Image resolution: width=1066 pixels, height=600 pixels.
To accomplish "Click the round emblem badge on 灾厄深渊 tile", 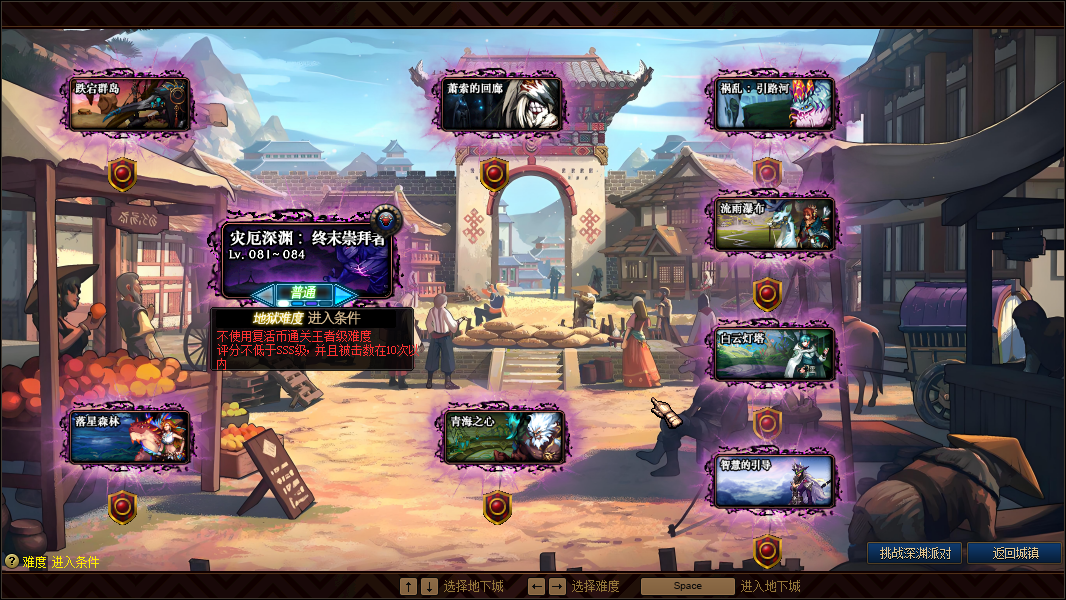I will coord(384,219).
